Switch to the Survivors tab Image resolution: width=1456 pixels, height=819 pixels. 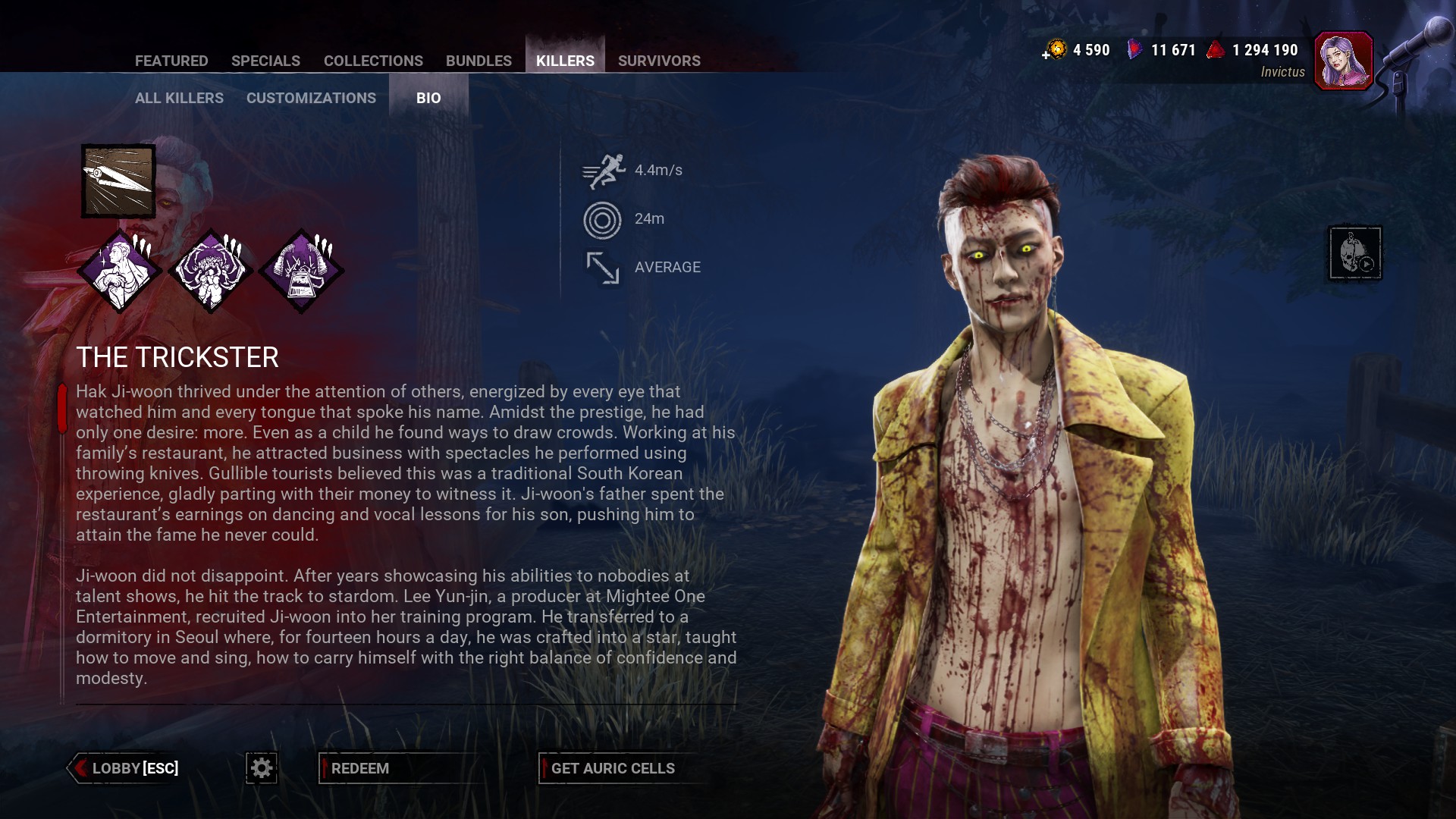(x=659, y=61)
